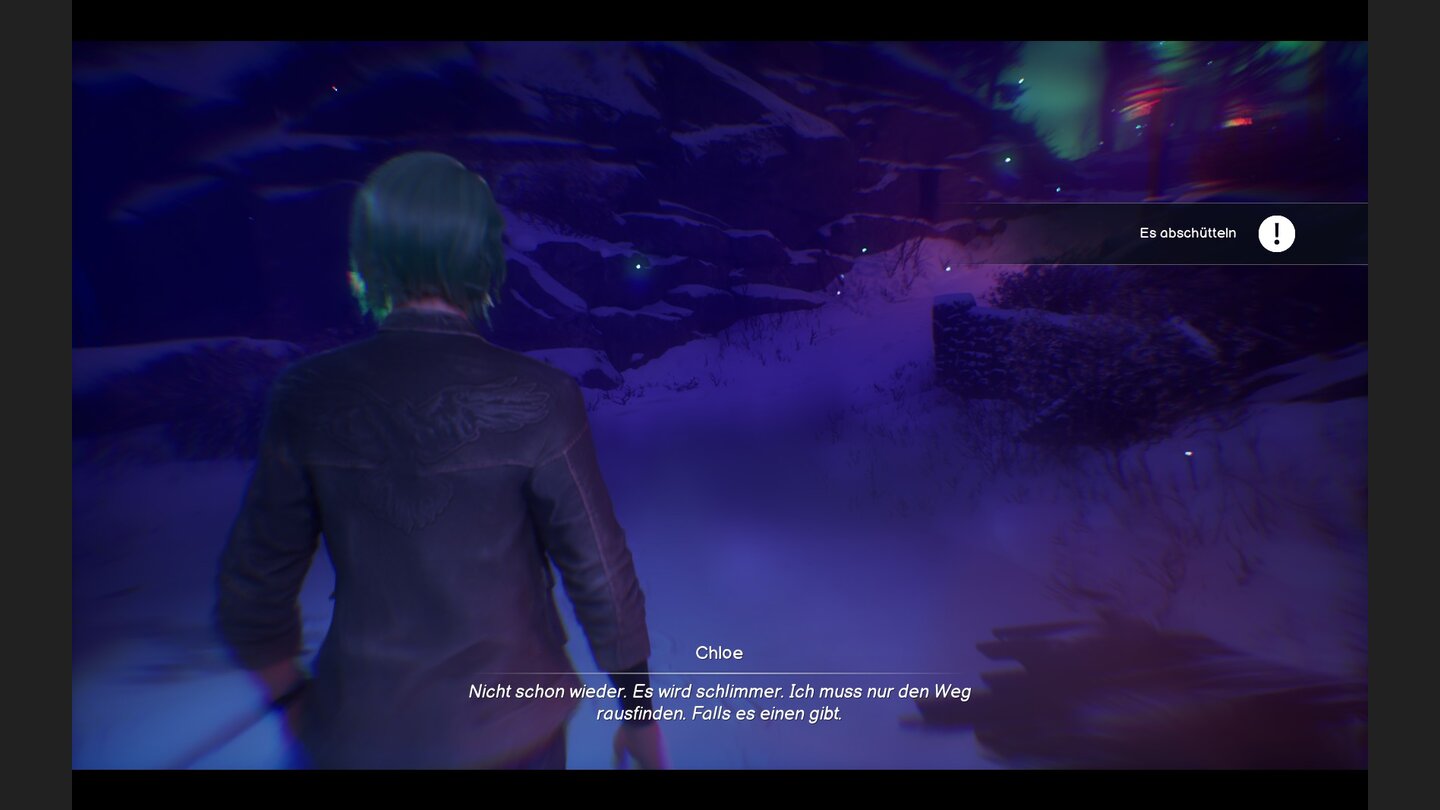Click the exclamation mark interaction icon
This screenshot has height=810, width=1440.
click(1277, 233)
